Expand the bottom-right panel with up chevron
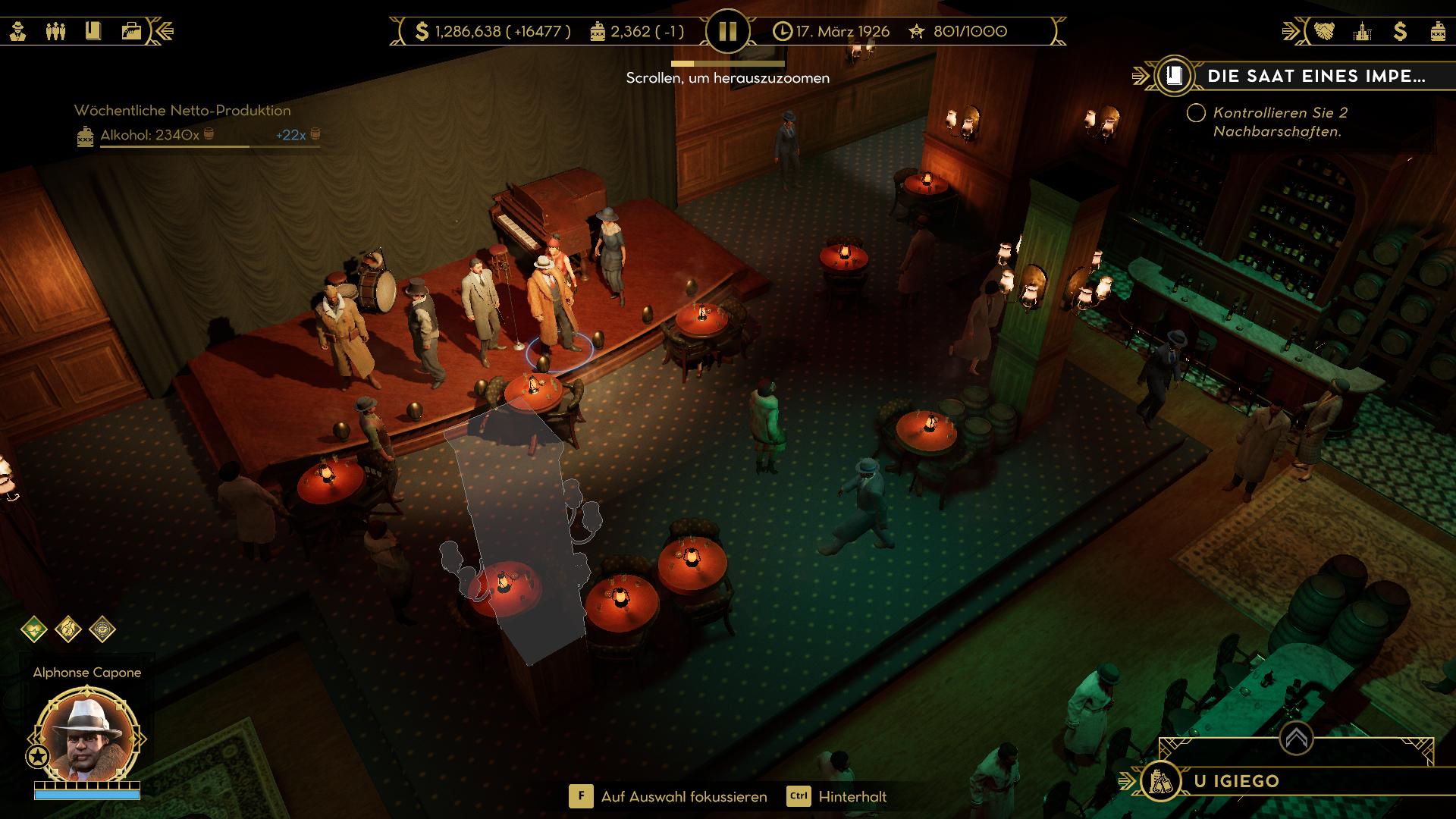1456x819 pixels. coord(1296,737)
